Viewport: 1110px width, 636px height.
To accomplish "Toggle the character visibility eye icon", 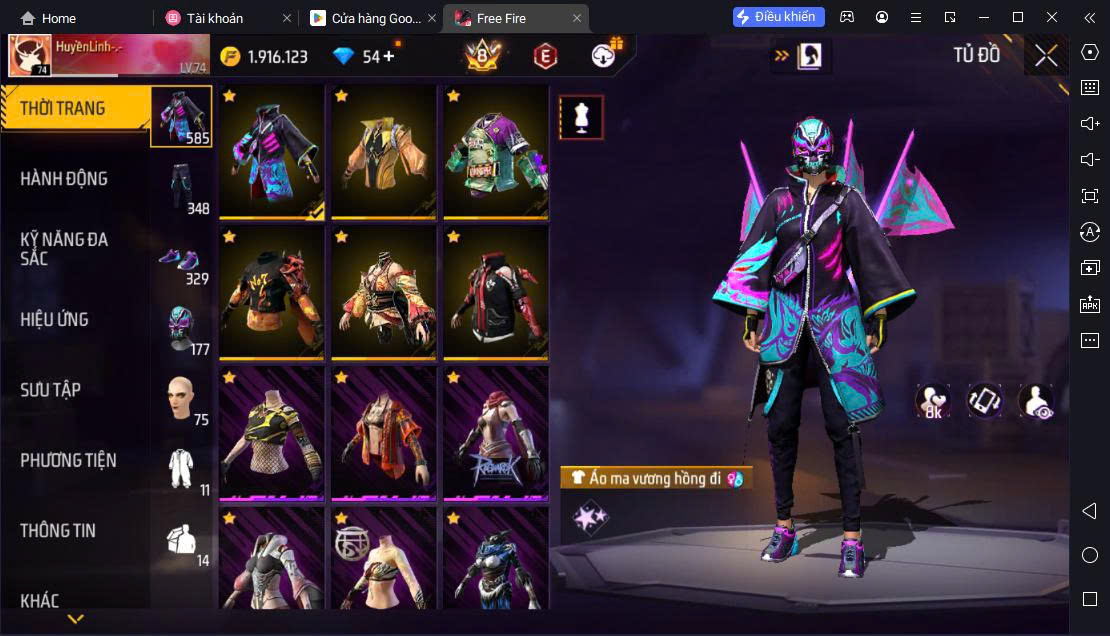I will click(x=1035, y=401).
